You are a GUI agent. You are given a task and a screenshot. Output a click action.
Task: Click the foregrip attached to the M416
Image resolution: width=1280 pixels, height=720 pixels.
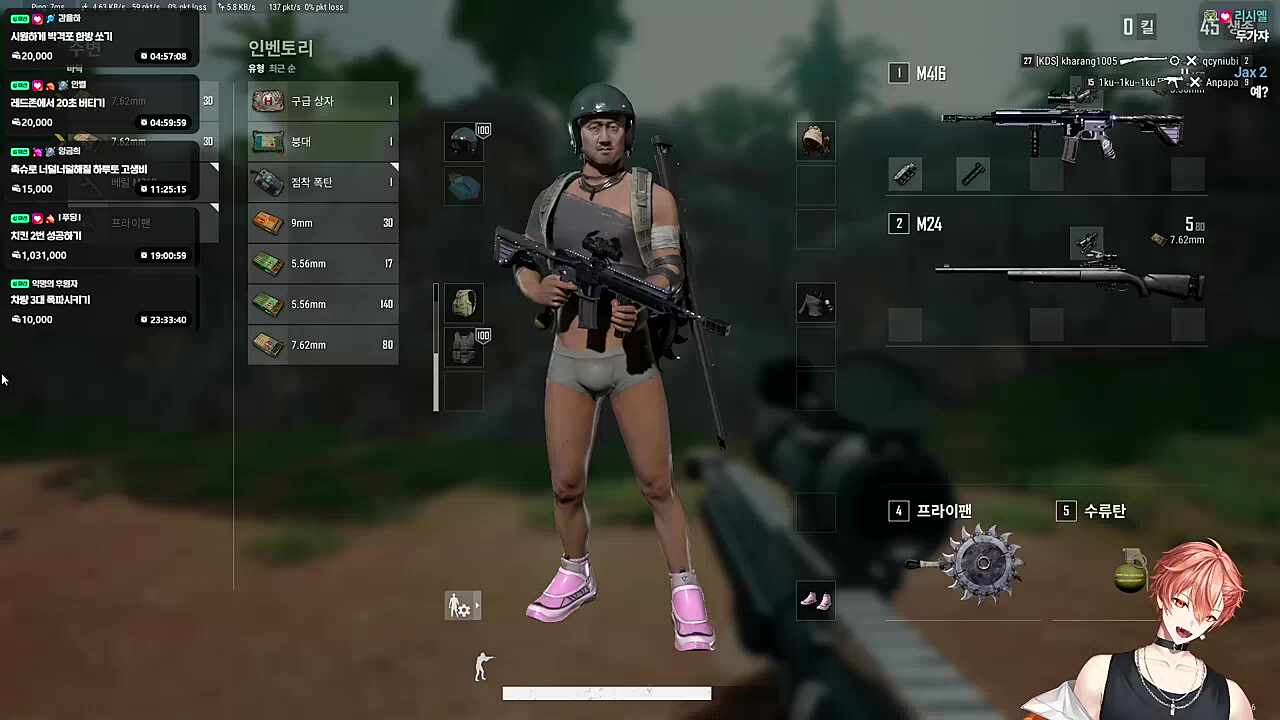click(x=974, y=174)
